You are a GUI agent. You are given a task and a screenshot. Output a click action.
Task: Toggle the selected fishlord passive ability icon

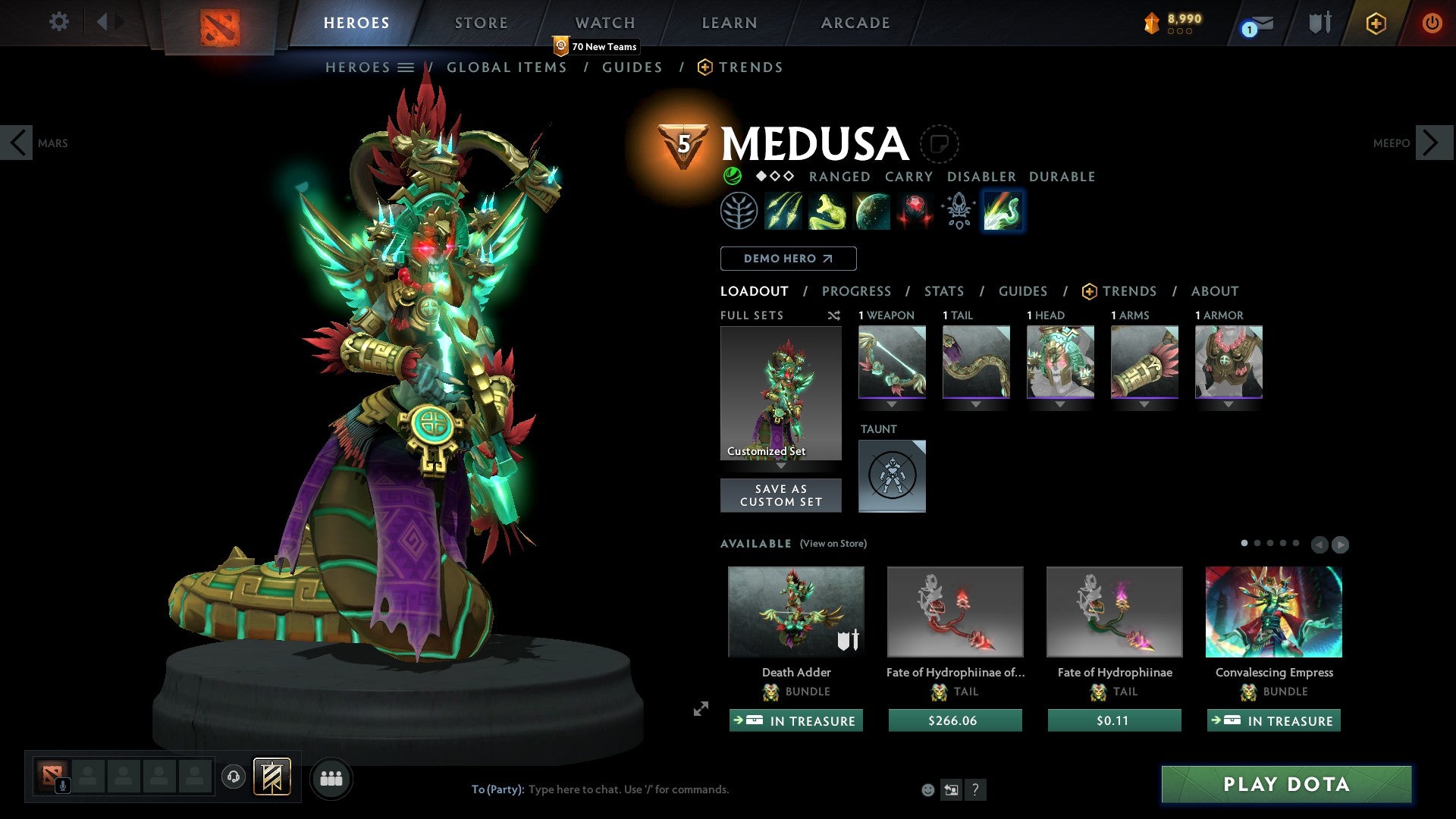click(1002, 211)
